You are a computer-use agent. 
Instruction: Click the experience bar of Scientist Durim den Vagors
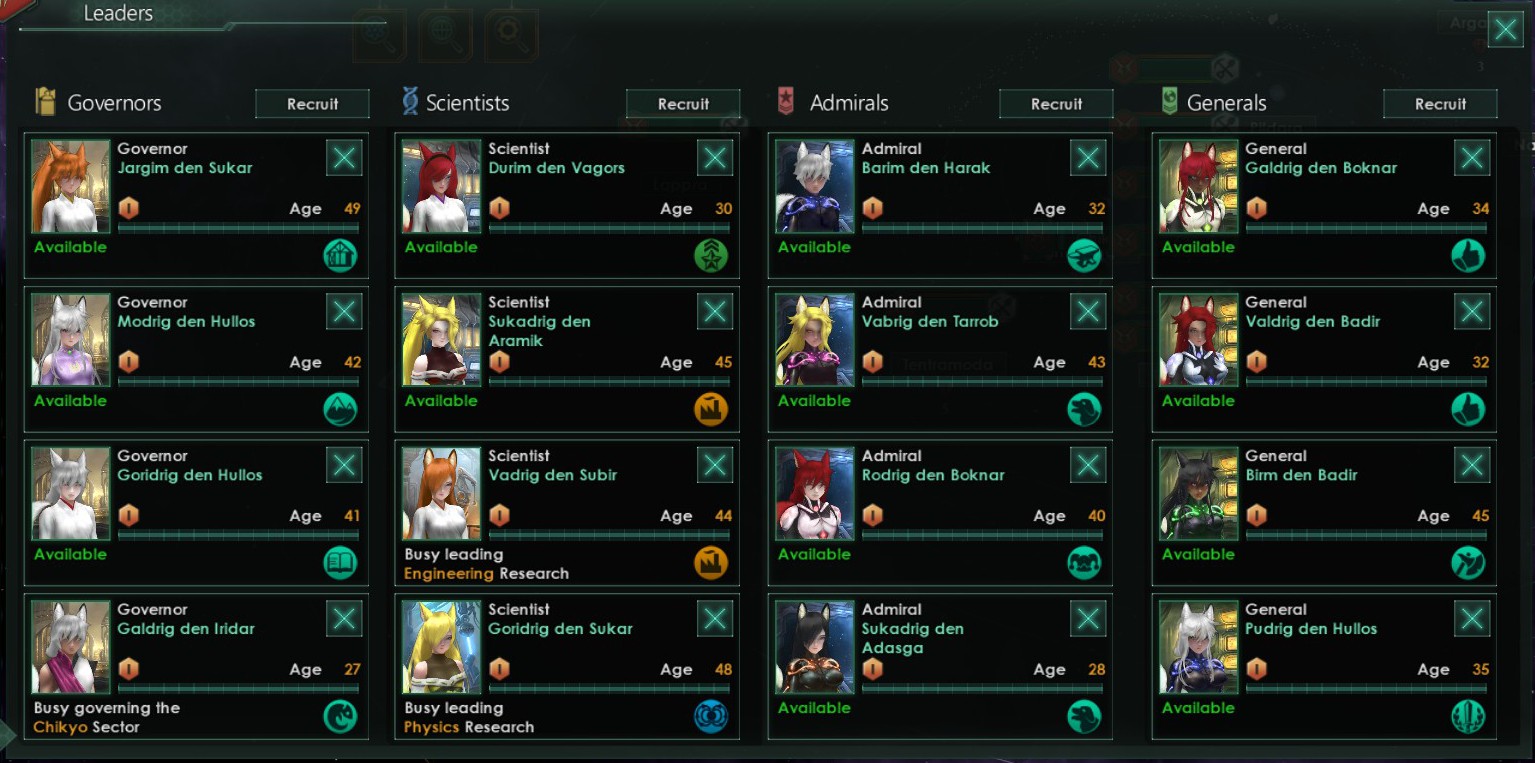click(x=609, y=227)
